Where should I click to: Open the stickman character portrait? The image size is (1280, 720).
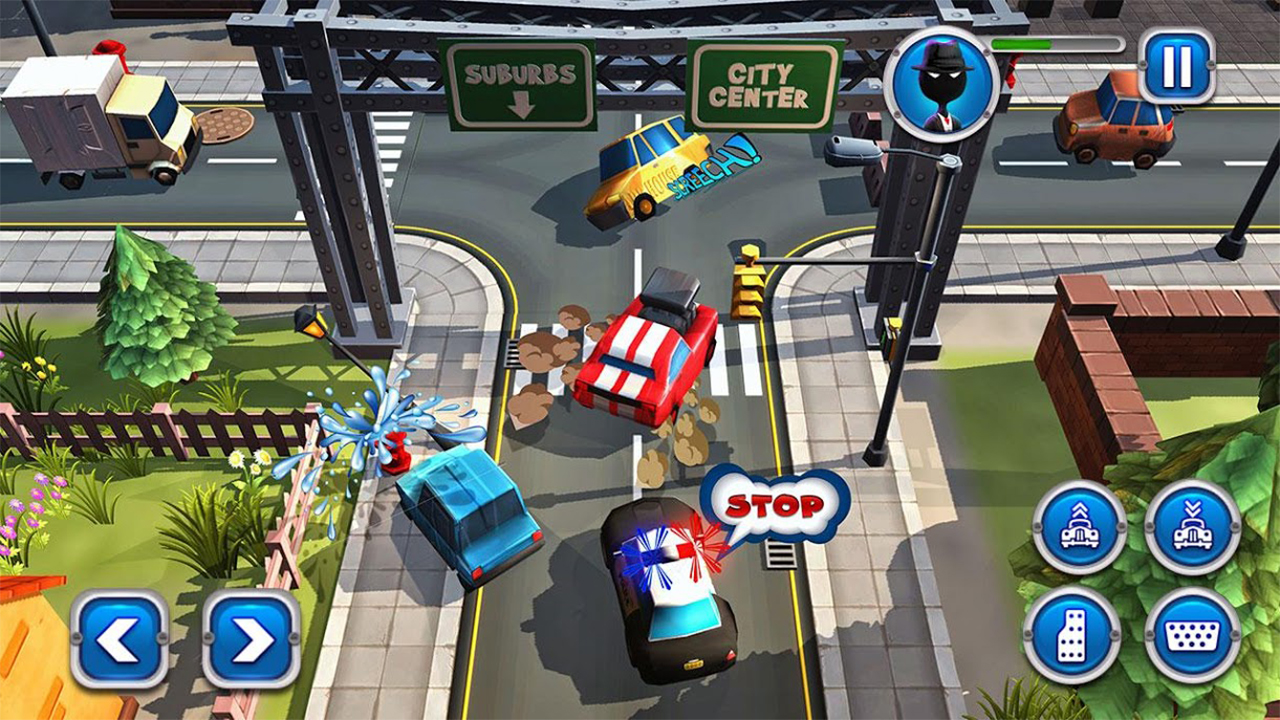click(943, 85)
